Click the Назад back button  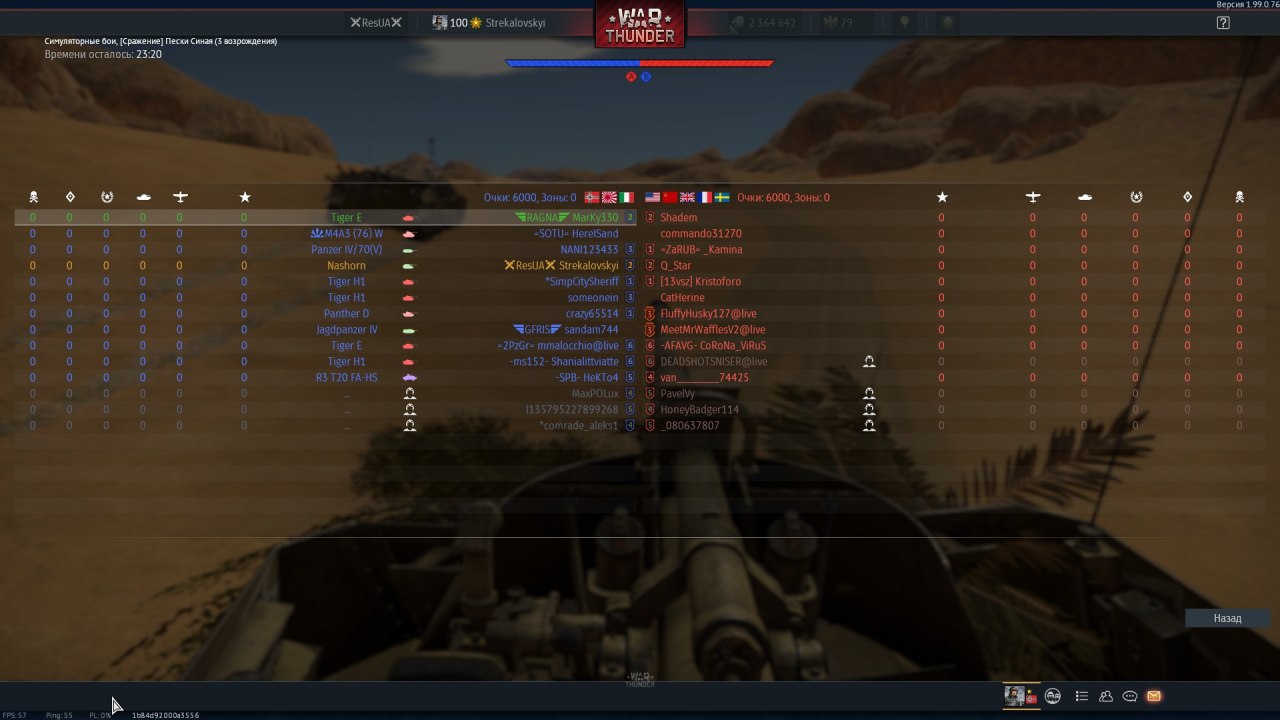(1227, 618)
